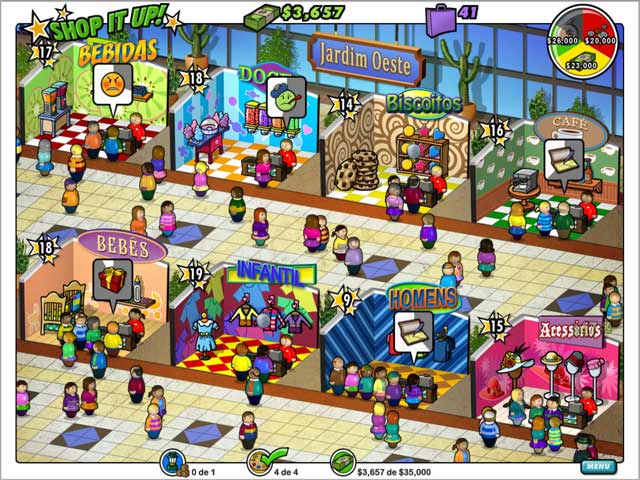Image resolution: width=640 pixels, height=480 pixels.
Task: Tap the box bubble above the Café shop
Action: point(561,156)
